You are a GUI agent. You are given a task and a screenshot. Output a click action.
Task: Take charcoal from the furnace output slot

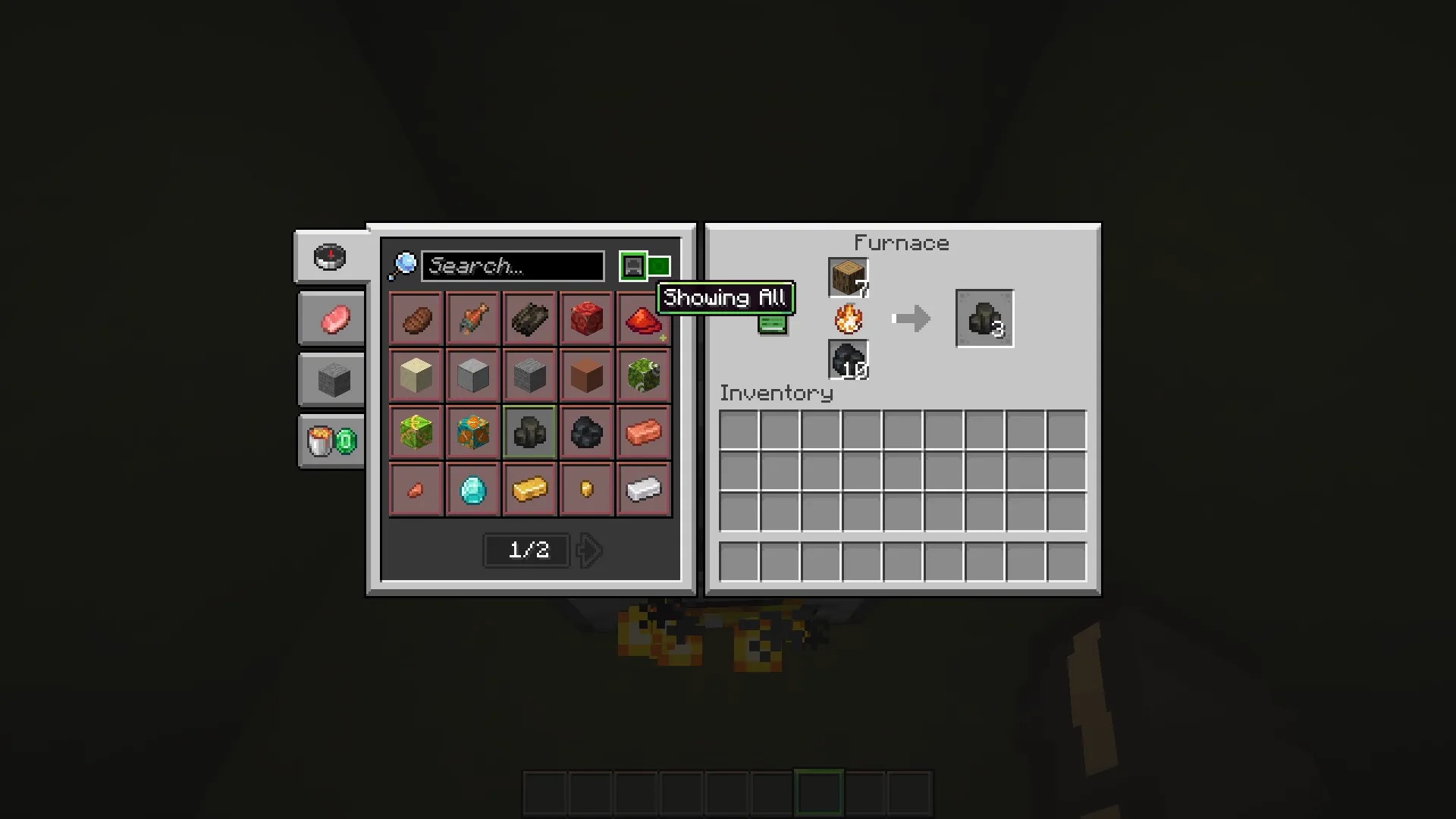click(x=984, y=318)
